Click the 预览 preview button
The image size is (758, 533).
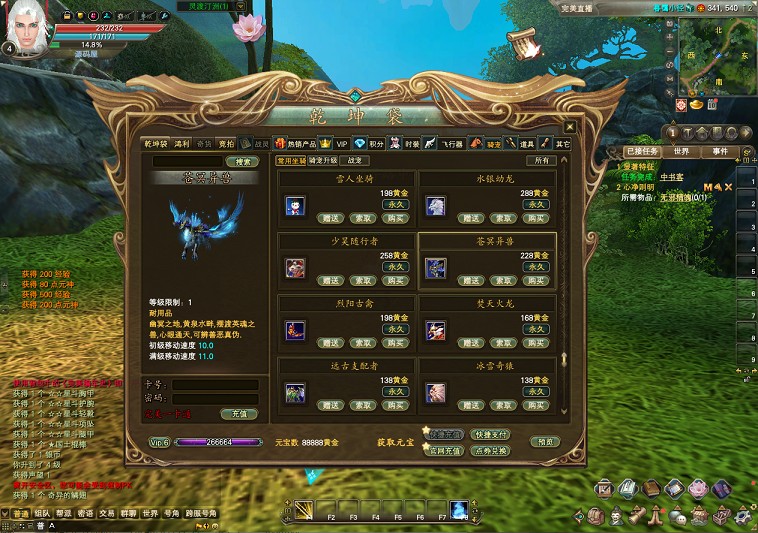click(x=546, y=441)
